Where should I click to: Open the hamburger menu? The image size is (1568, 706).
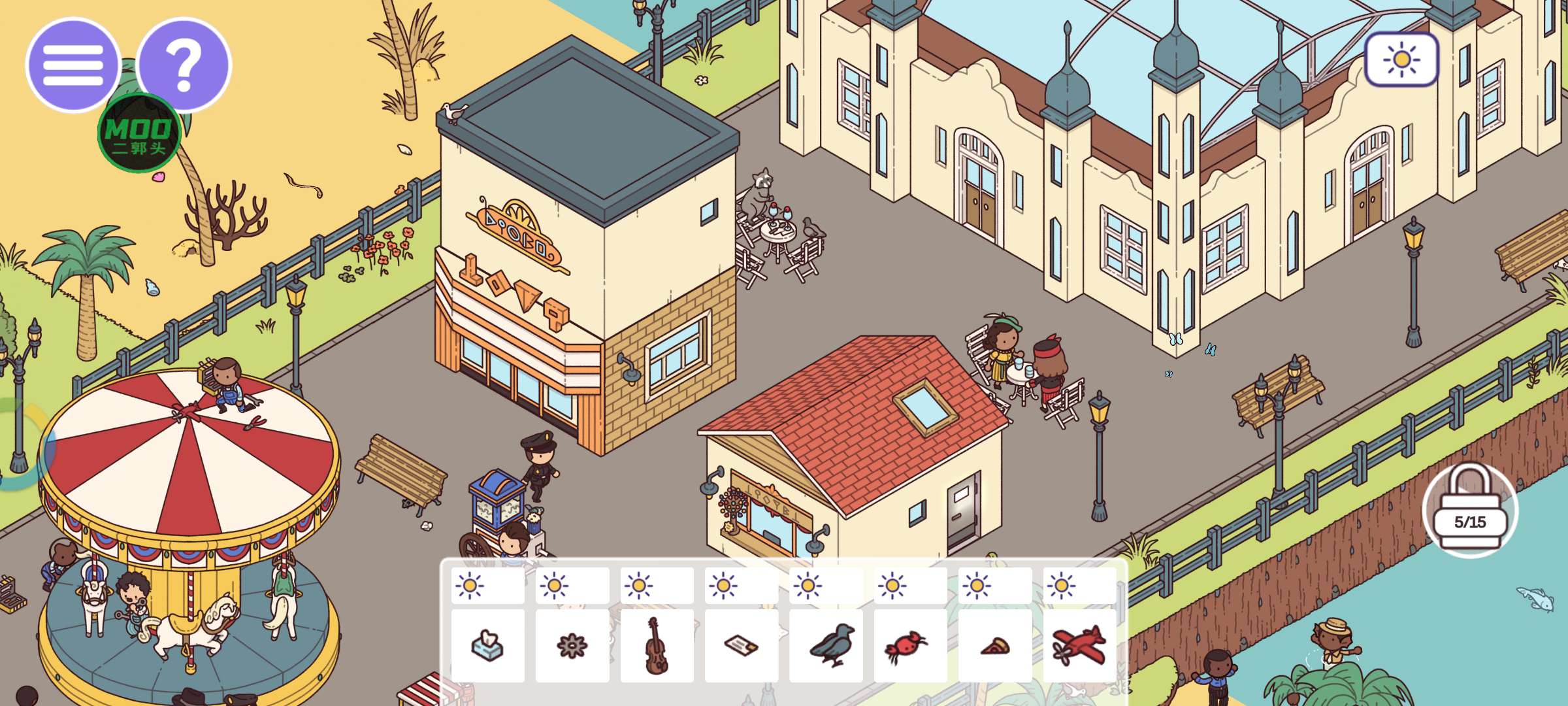pyautogui.click(x=73, y=65)
